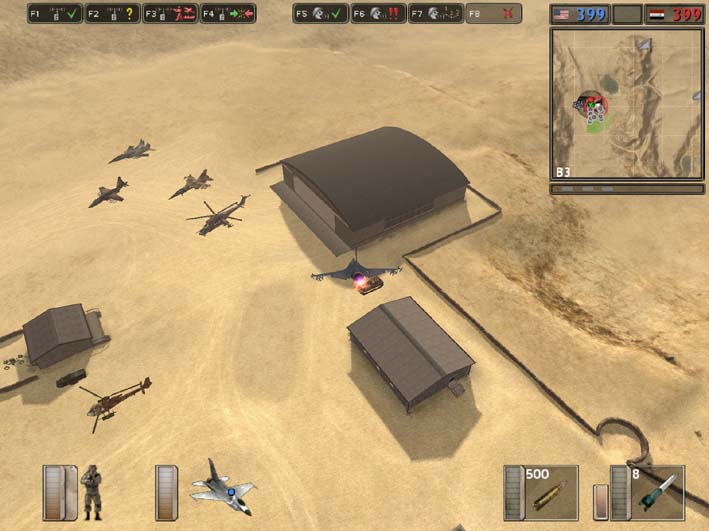Choose the missile weapon slot
The image size is (709, 531).
[x=658, y=492]
